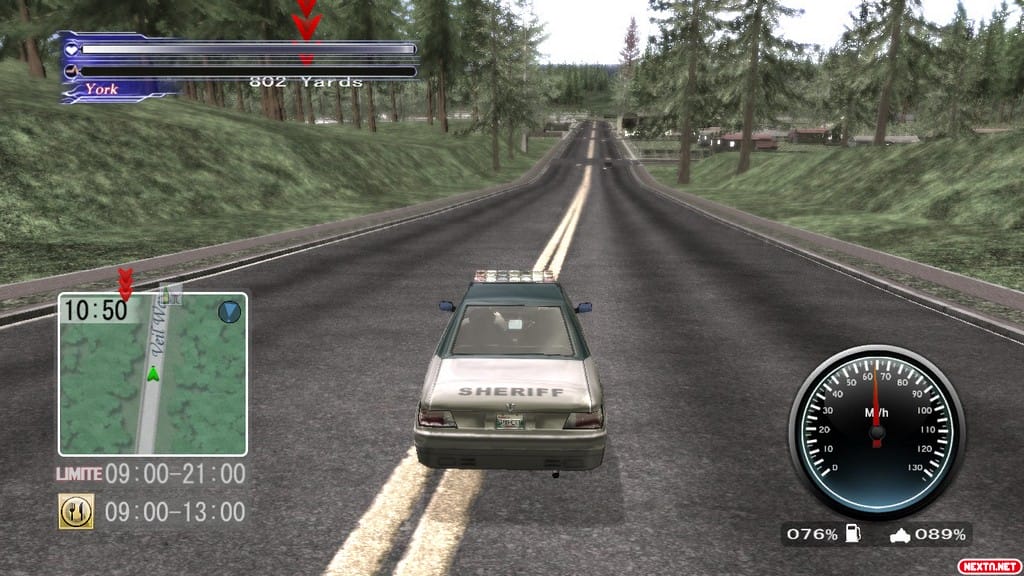This screenshot has height=576, width=1024.
Task: Open the NEXTN.NET watermark logo
Action: [x=986, y=565]
